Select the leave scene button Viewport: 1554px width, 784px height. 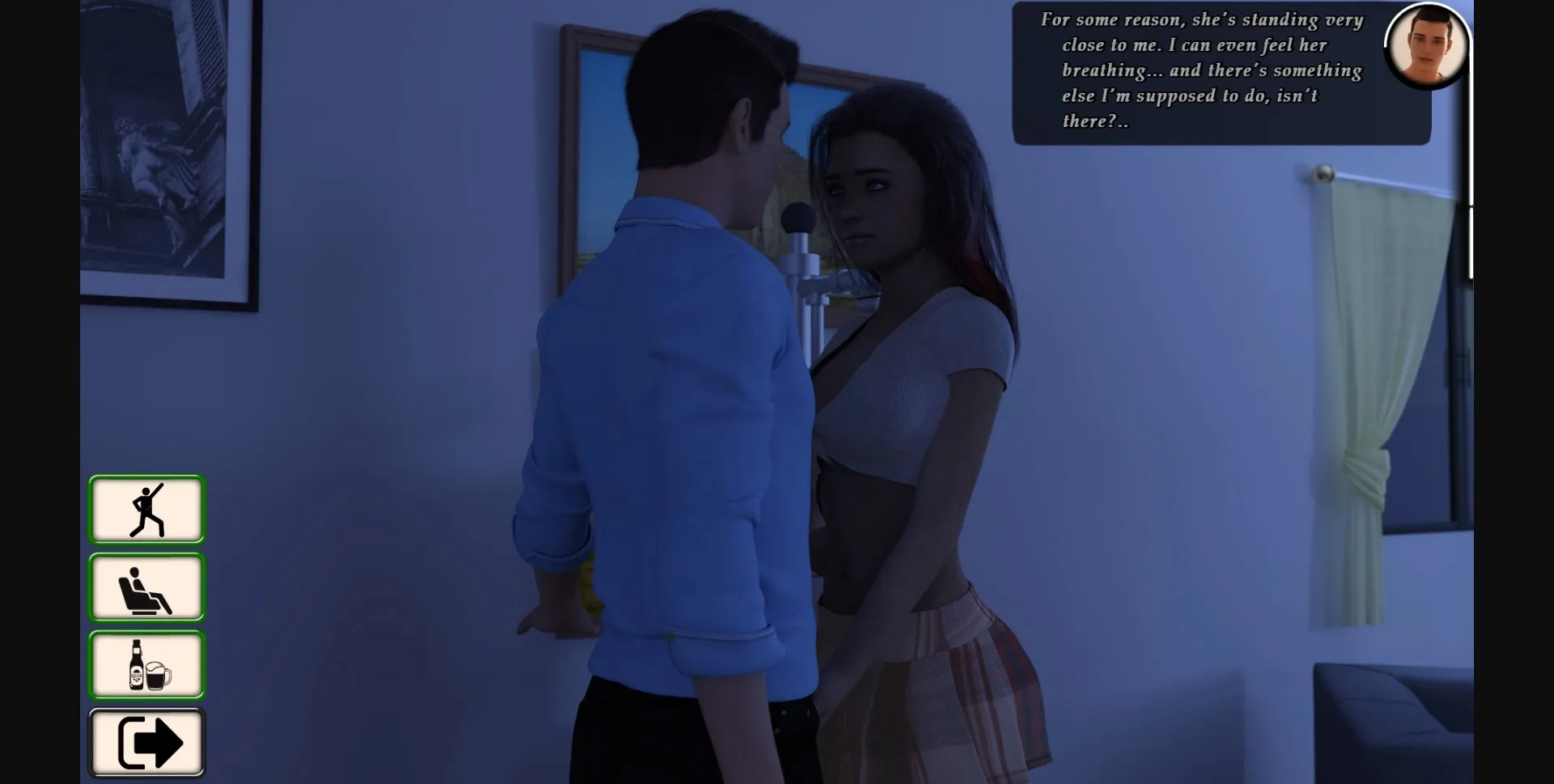click(146, 742)
